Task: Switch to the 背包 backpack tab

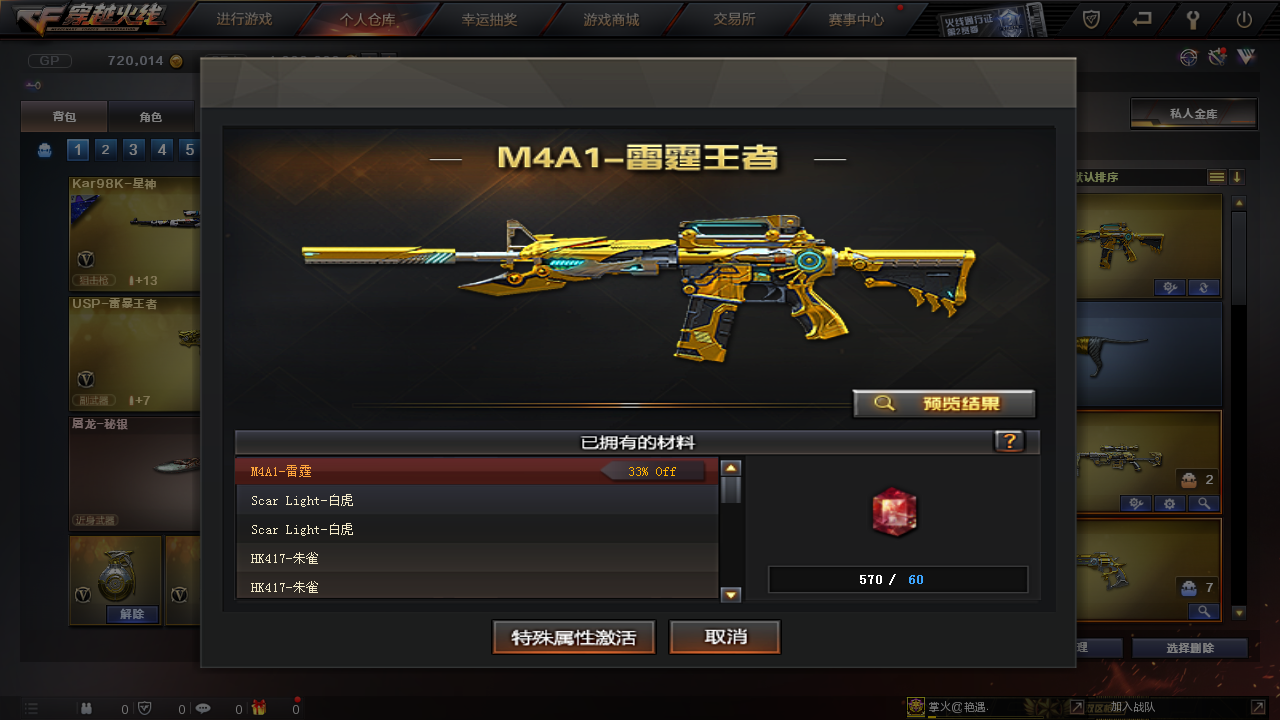Action: coord(64,117)
